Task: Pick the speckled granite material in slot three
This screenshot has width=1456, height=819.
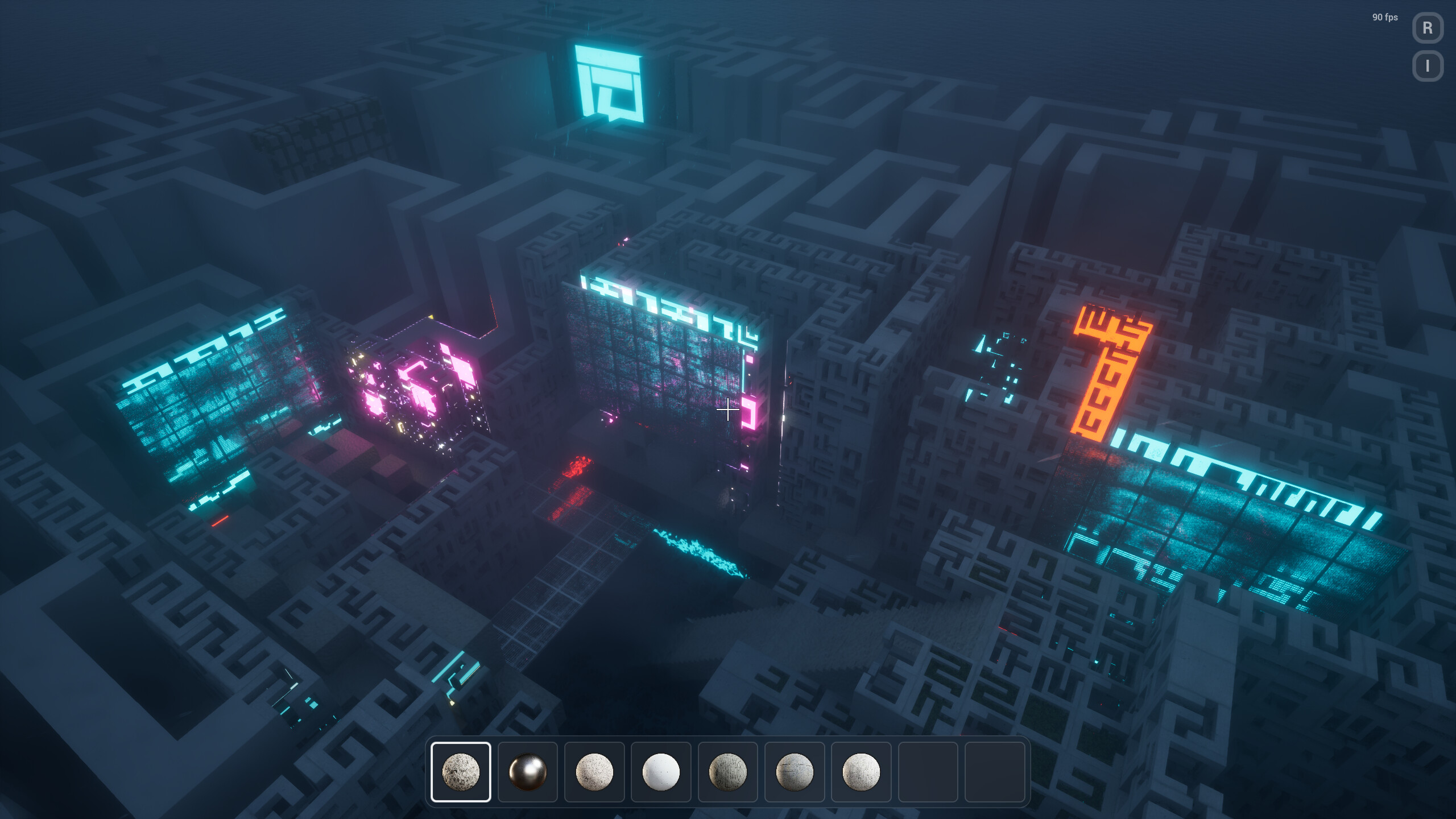Action: point(594,773)
